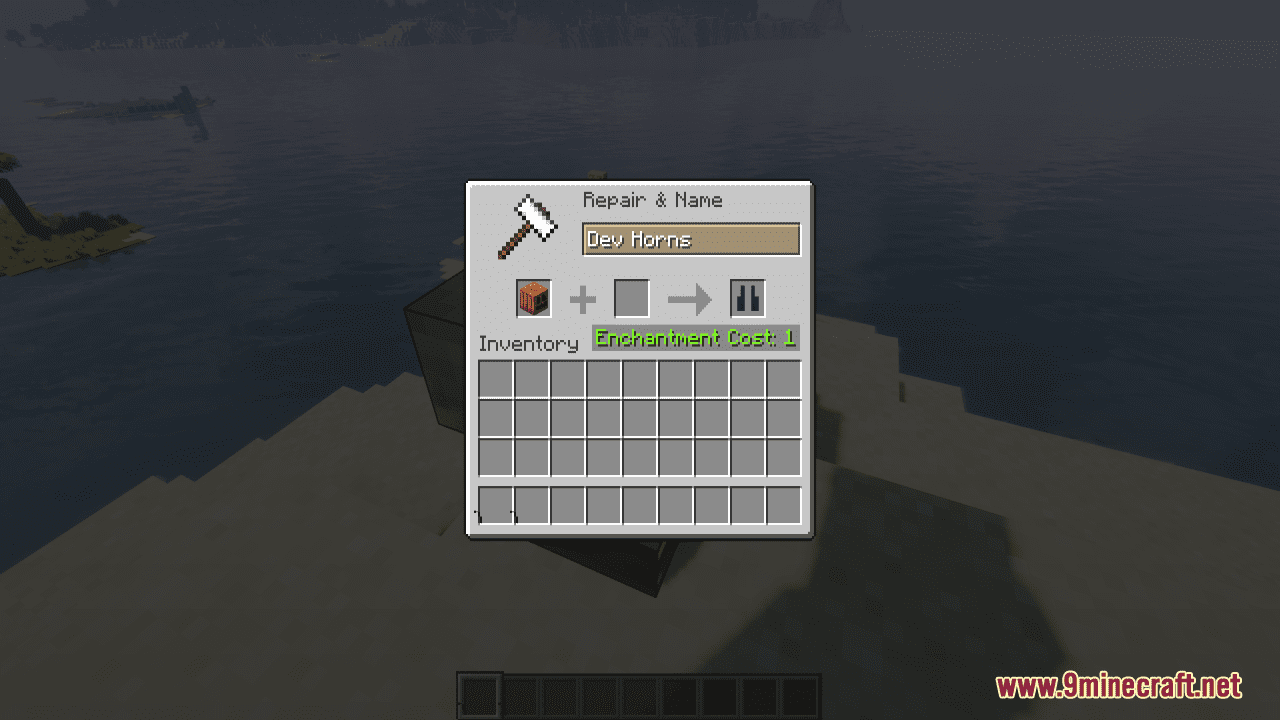Click the Inventory label
The image size is (1280, 720).
[x=530, y=344]
